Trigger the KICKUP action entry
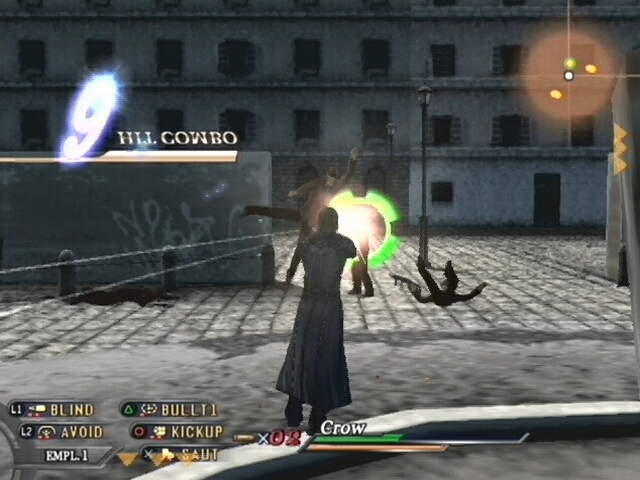640x480 pixels. coord(196,432)
